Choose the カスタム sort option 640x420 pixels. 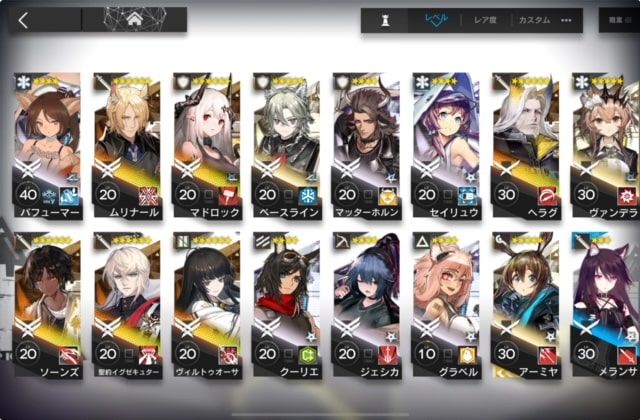pyautogui.click(x=534, y=20)
